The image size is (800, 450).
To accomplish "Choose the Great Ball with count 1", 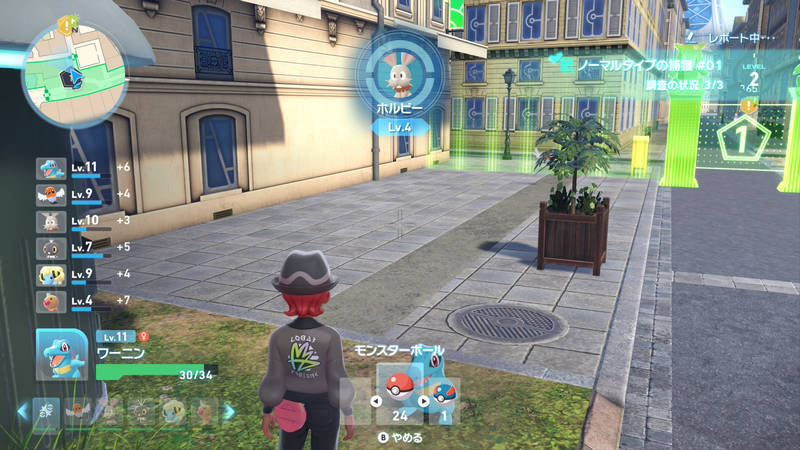I will pyautogui.click(x=445, y=392).
